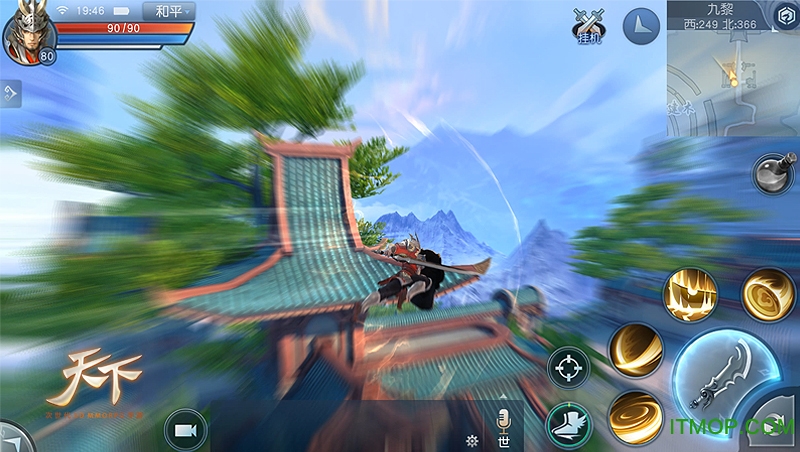Open chat settings with the gear icon
The image size is (800, 452).
472,440
